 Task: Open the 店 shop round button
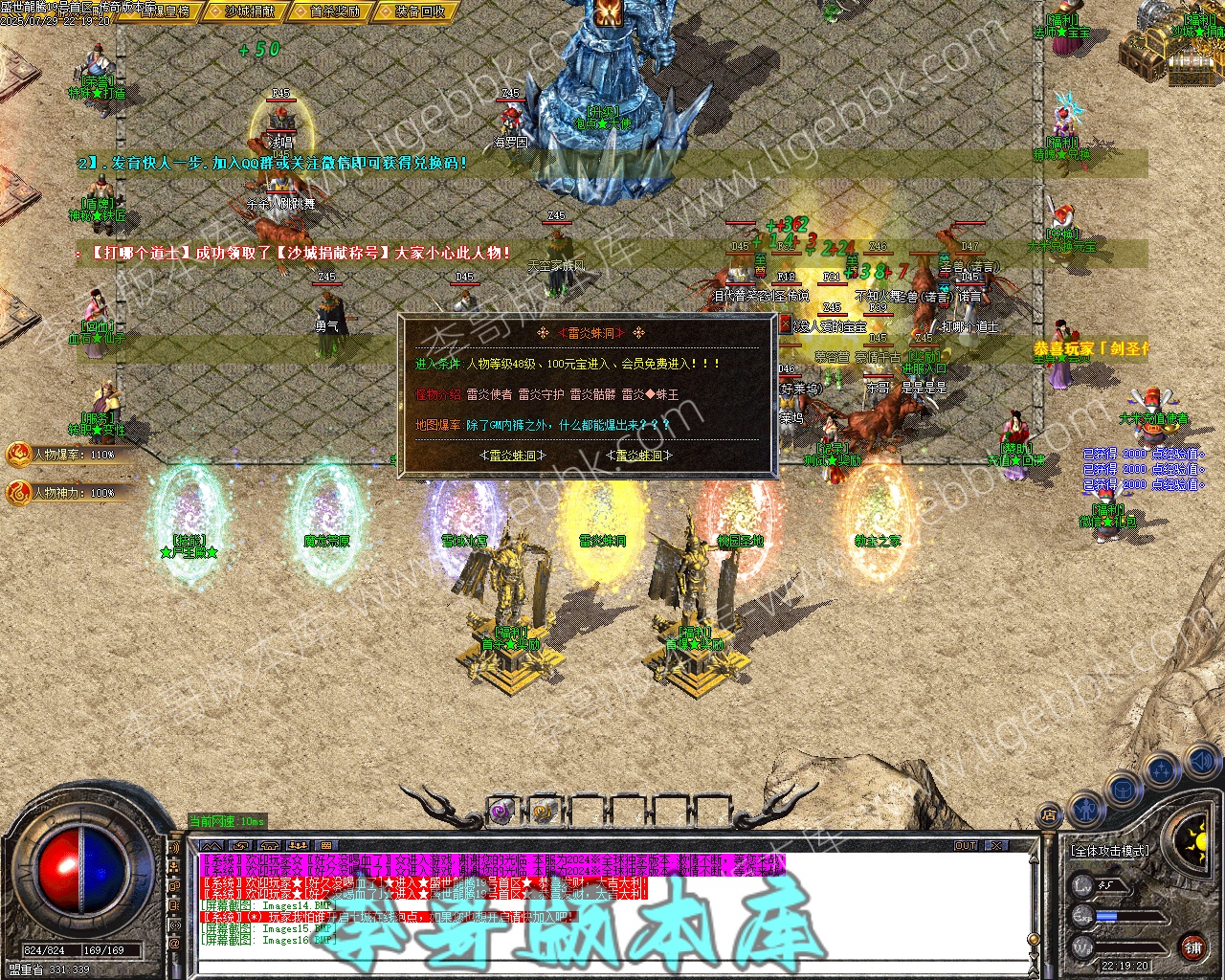pyautogui.click(x=1050, y=816)
